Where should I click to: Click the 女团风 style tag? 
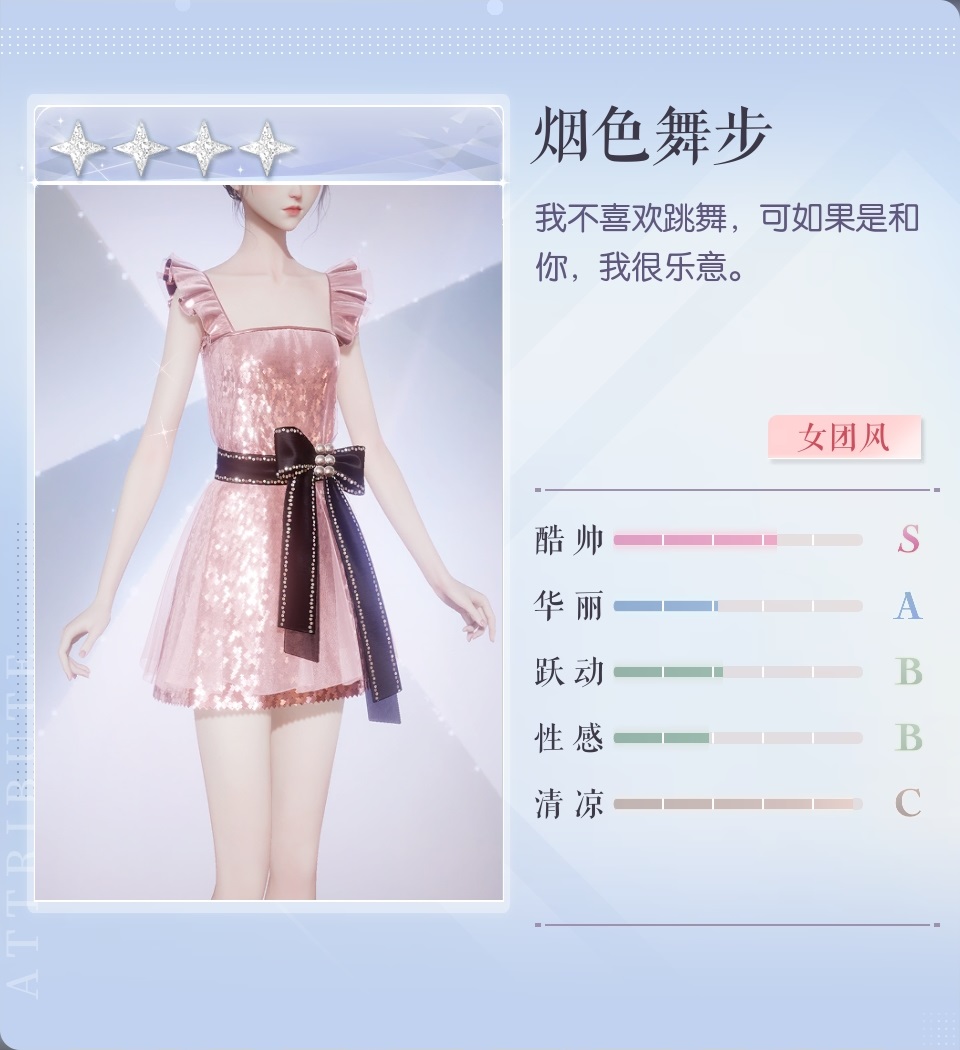[x=844, y=438]
